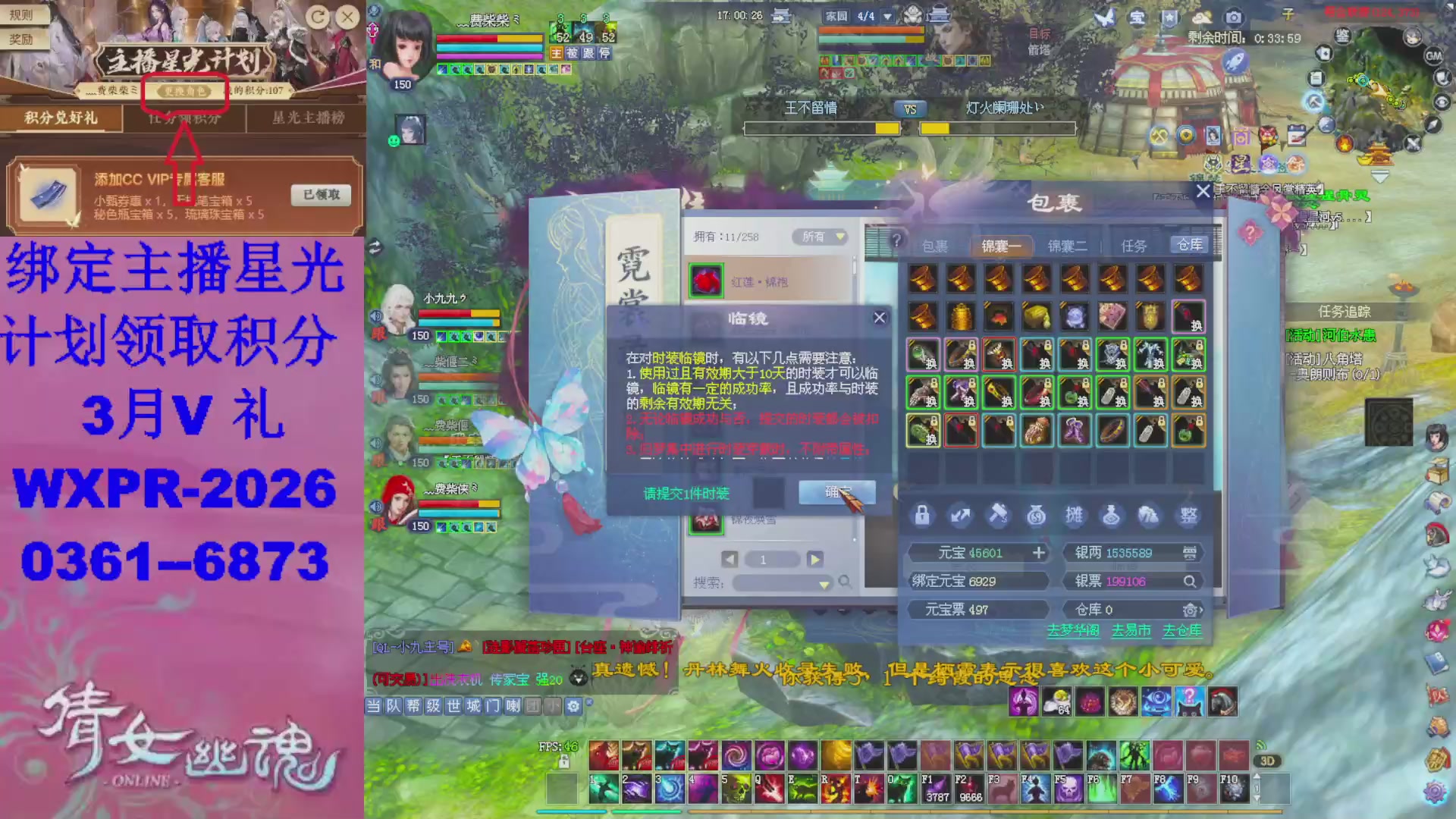Confirm the 临镜 dialog with 确定

(x=836, y=492)
